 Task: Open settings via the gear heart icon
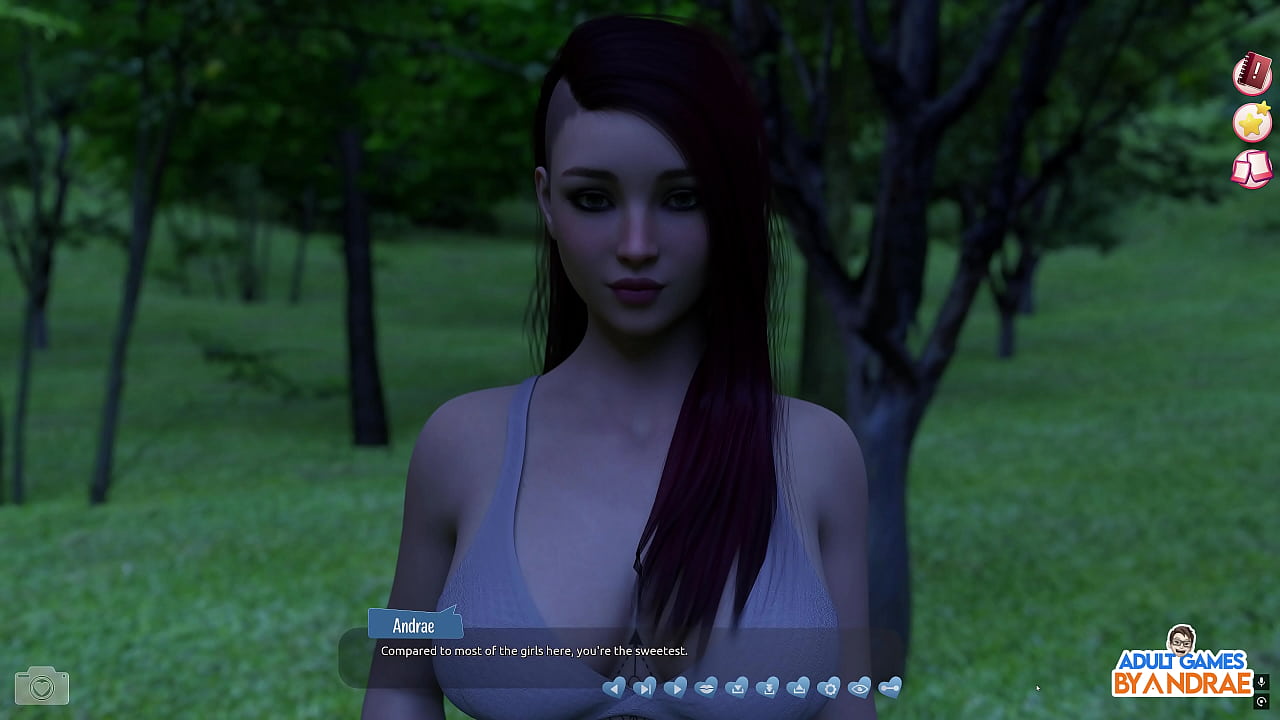point(830,688)
